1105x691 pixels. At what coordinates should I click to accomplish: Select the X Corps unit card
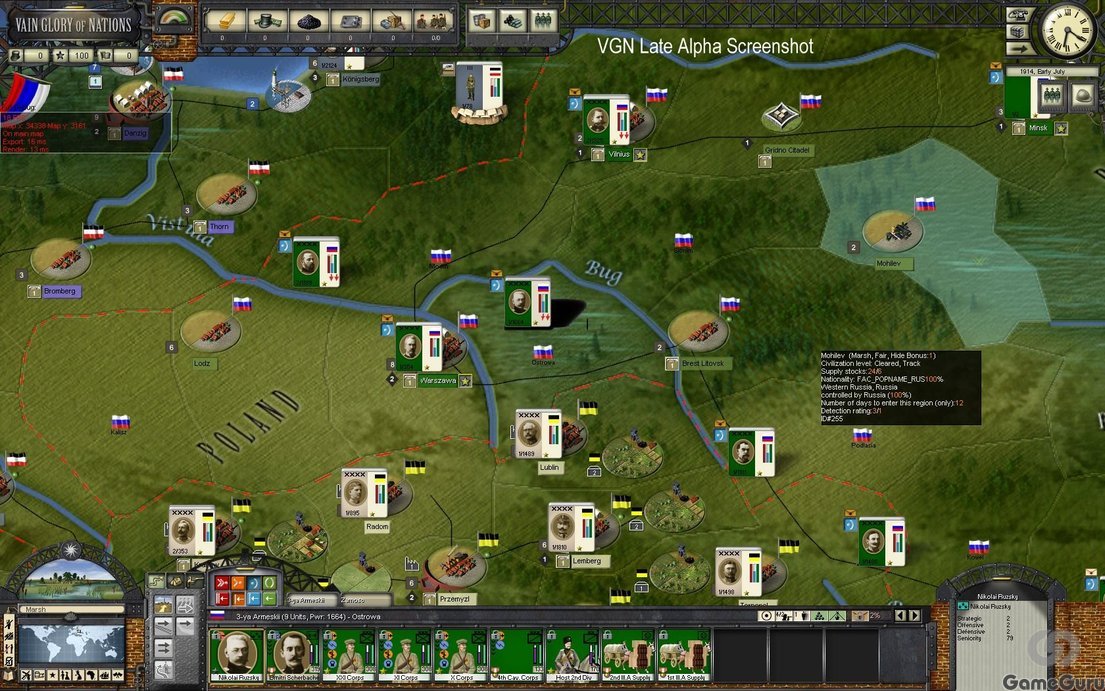coord(460,652)
